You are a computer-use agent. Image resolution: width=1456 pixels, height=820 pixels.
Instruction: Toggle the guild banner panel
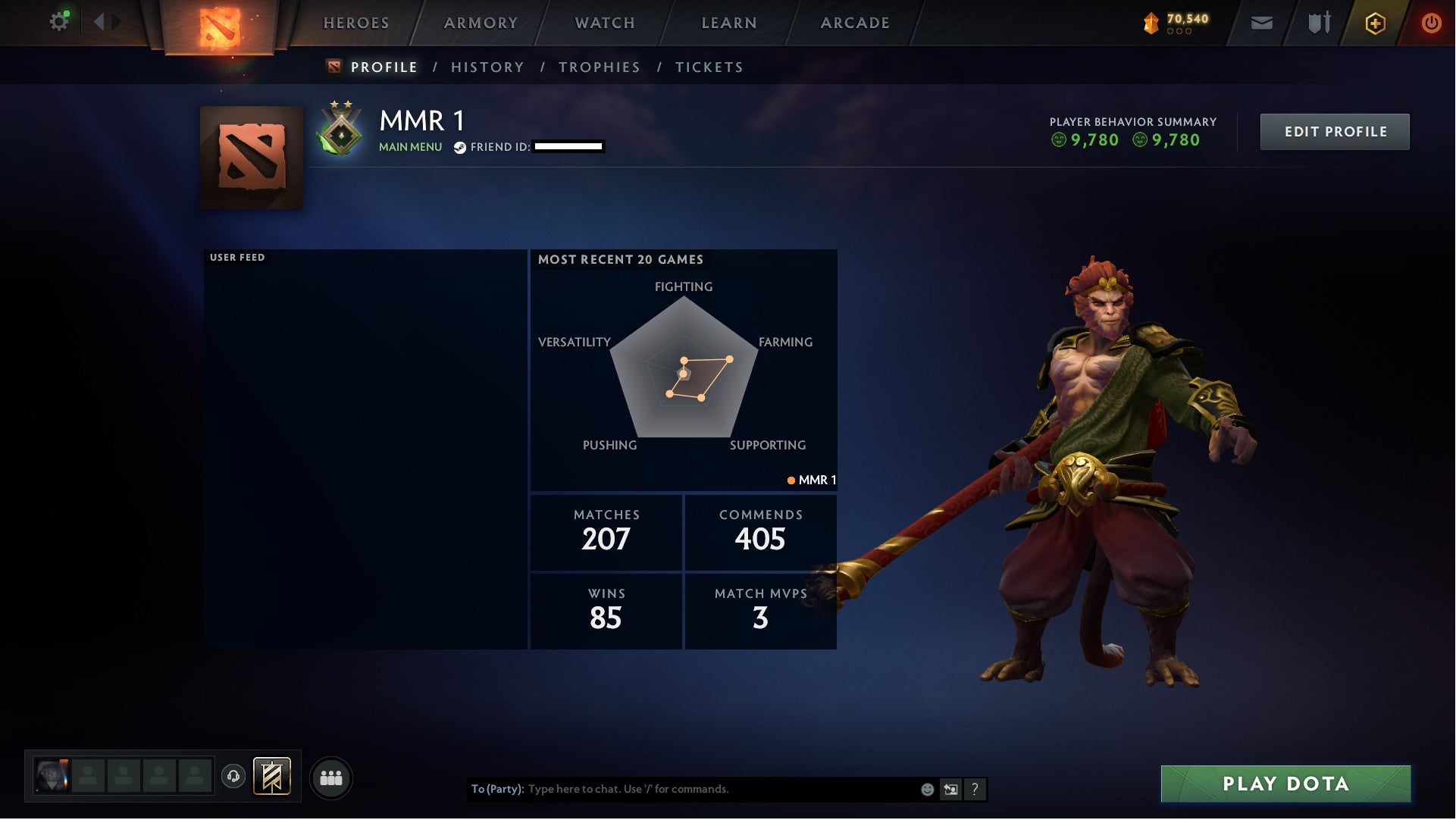tap(271, 778)
